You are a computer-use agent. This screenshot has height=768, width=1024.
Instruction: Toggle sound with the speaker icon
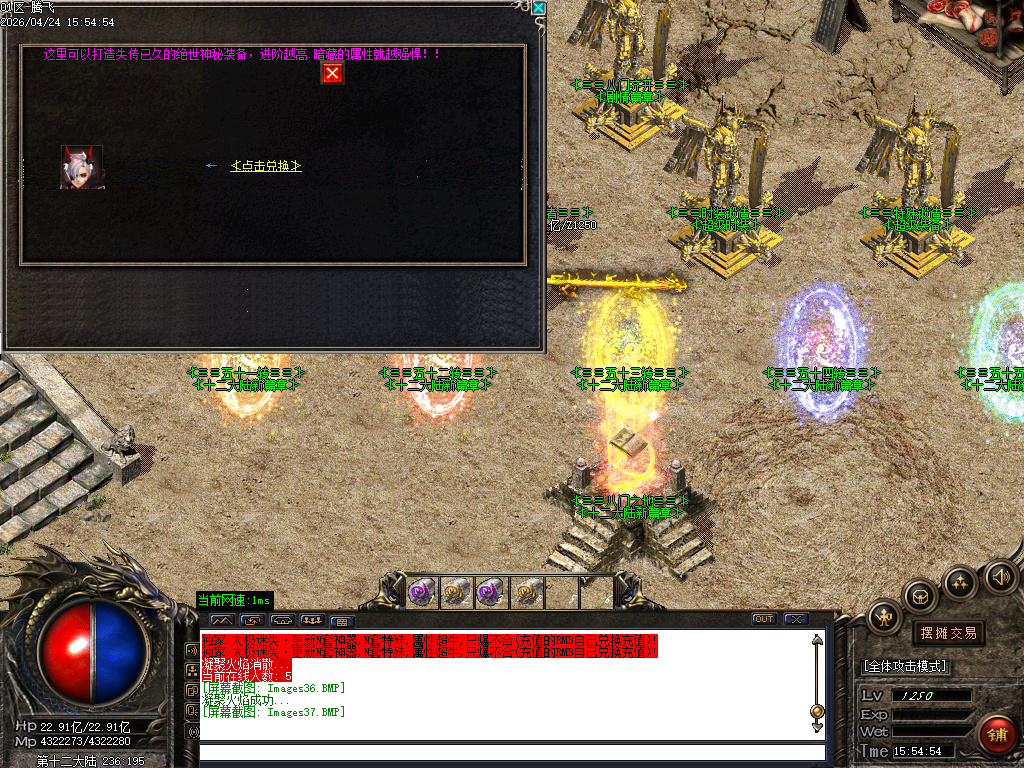[999, 577]
